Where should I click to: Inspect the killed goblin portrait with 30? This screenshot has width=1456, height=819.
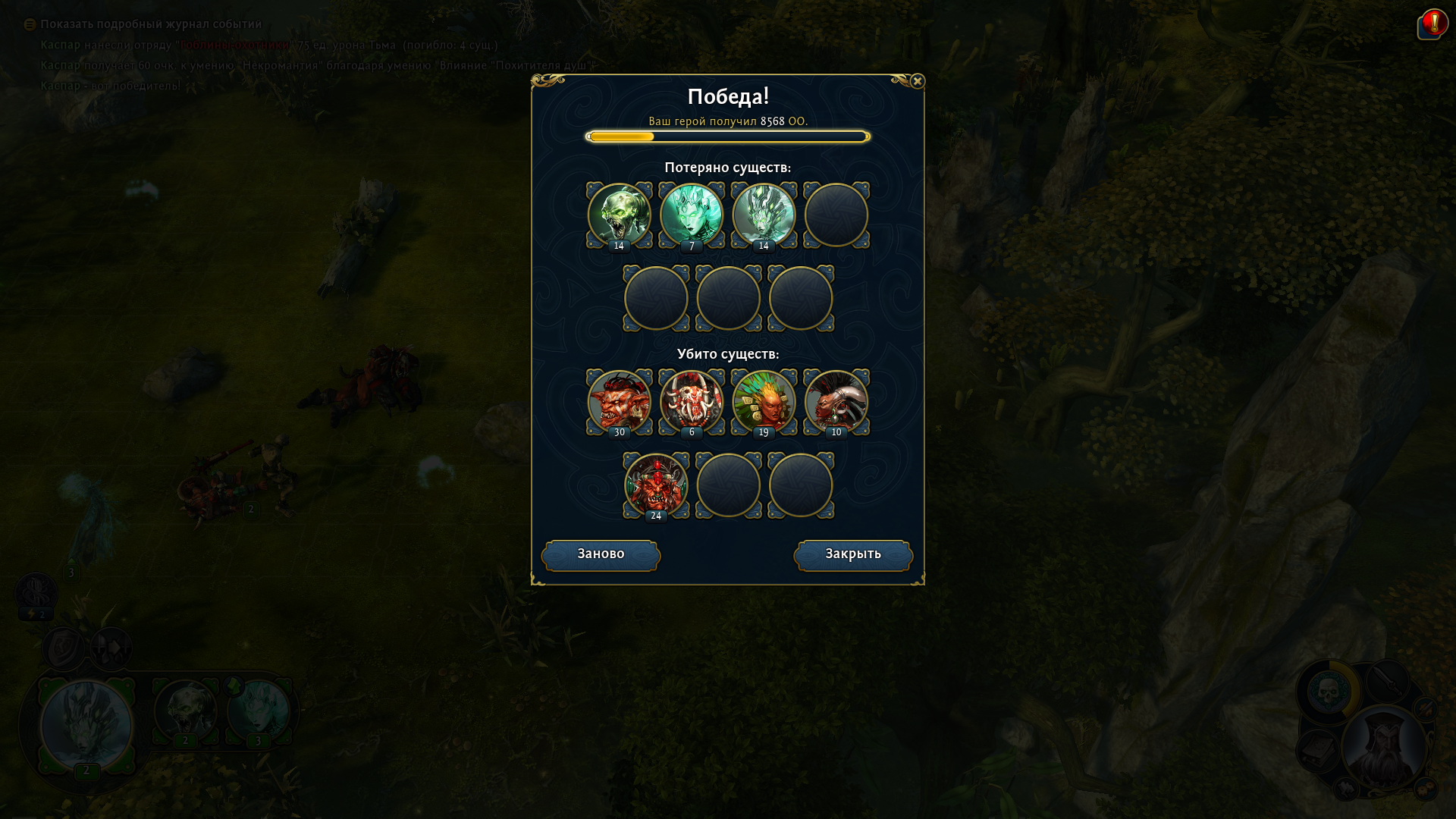[x=619, y=402]
